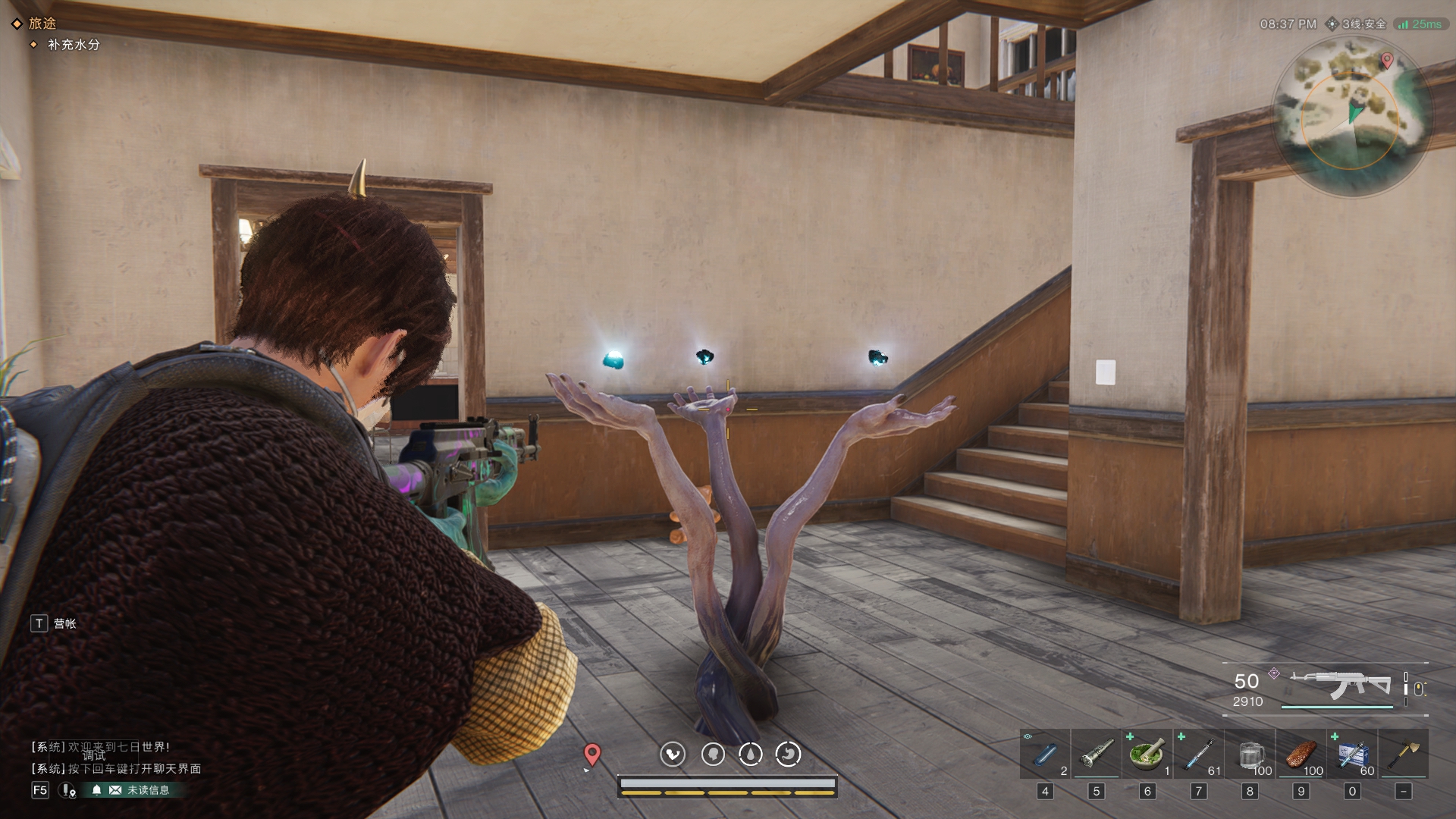This screenshot has width=1456, height=819.
Task: Check the water droplet thirst icon
Action: (751, 754)
